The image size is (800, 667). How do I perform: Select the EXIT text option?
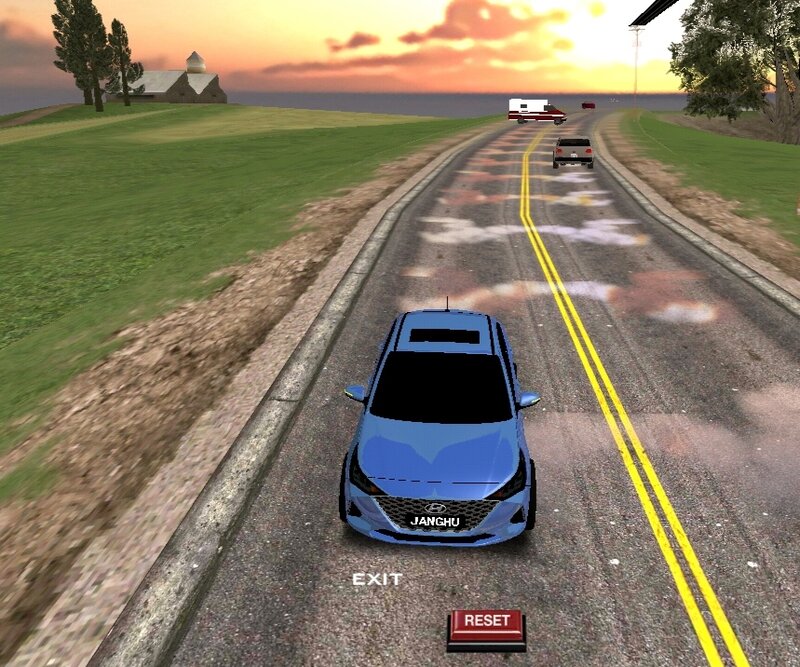point(377,580)
